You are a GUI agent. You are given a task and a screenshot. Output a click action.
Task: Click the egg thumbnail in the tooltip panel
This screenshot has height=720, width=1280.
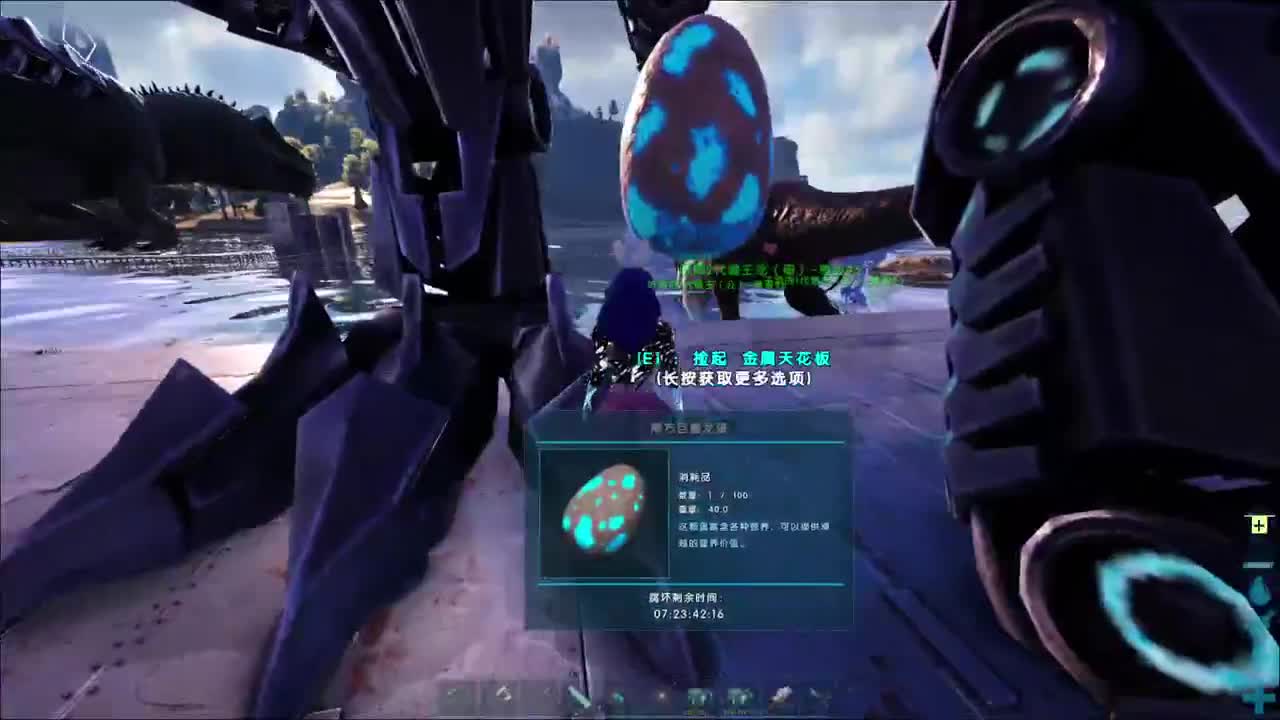coord(603,513)
